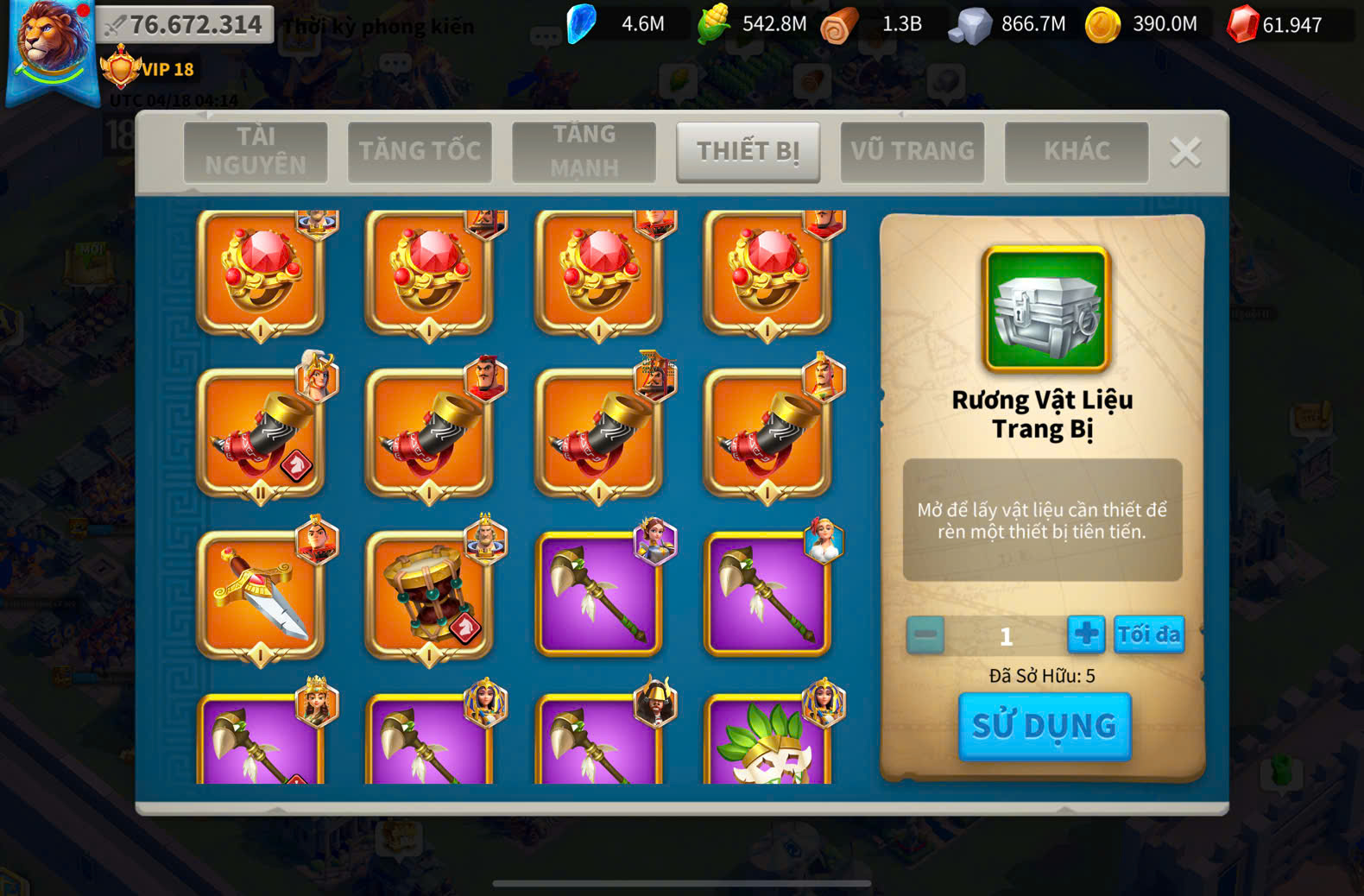Use the item with Sử Dụng button
The image size is (1364, 896).
(x=1045, y=726)
